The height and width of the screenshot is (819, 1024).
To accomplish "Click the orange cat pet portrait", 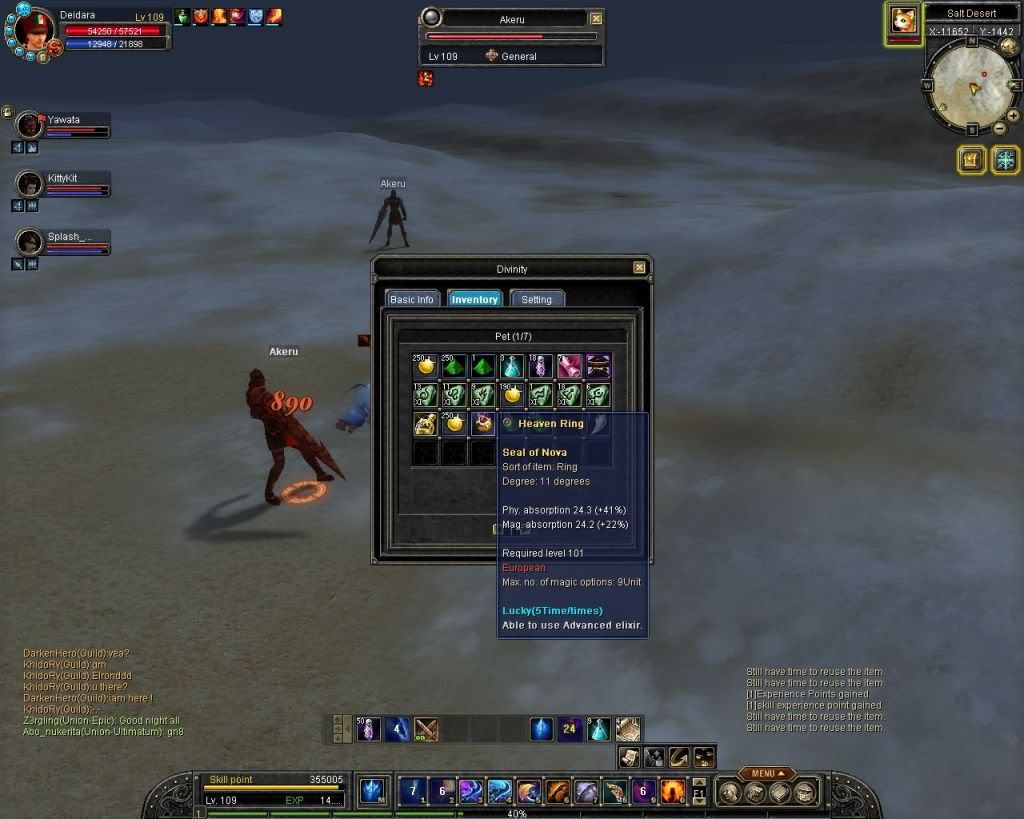I will [x=903, y=21].
